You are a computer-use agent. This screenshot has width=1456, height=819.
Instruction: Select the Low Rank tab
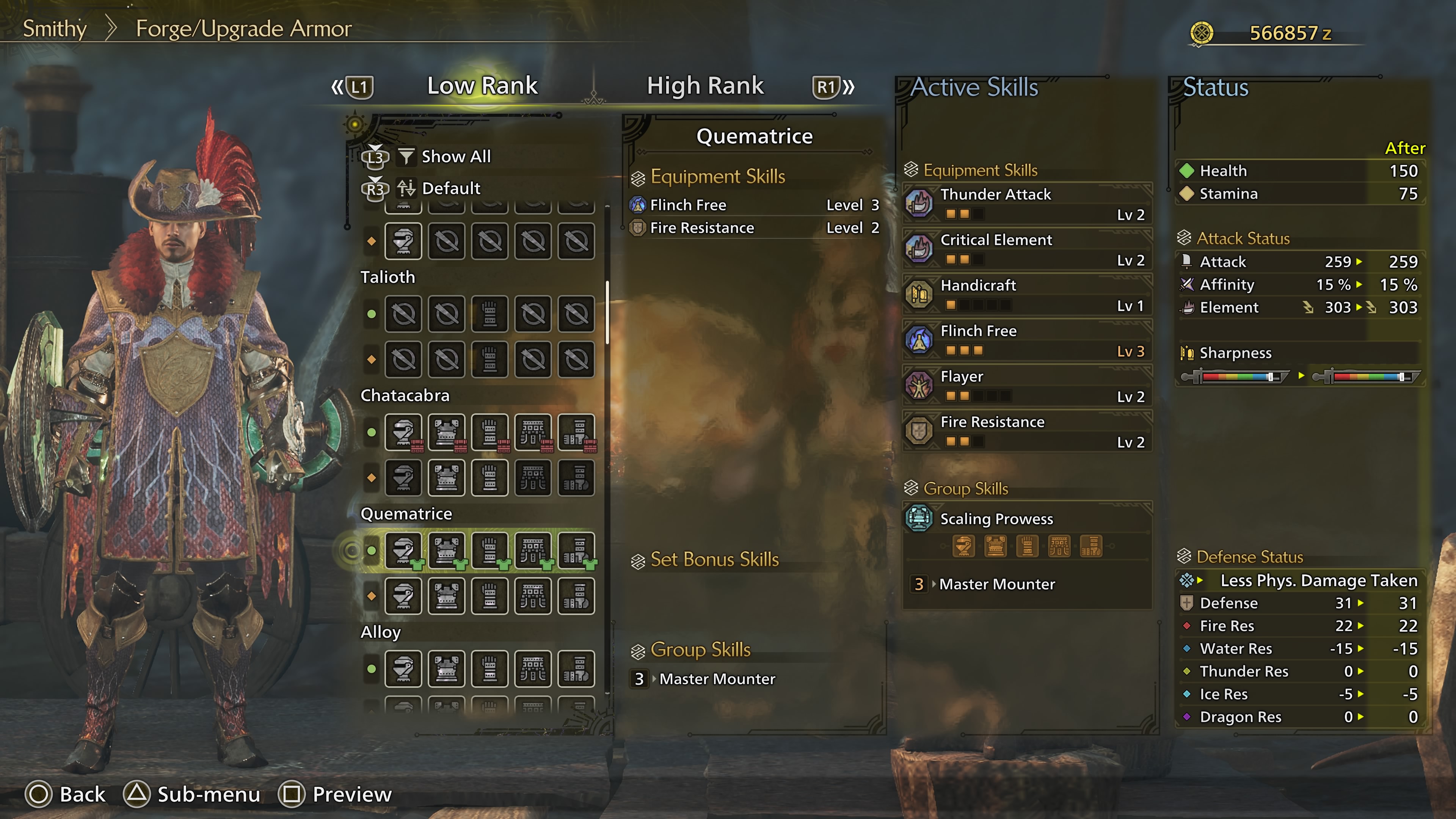[482, 86]
